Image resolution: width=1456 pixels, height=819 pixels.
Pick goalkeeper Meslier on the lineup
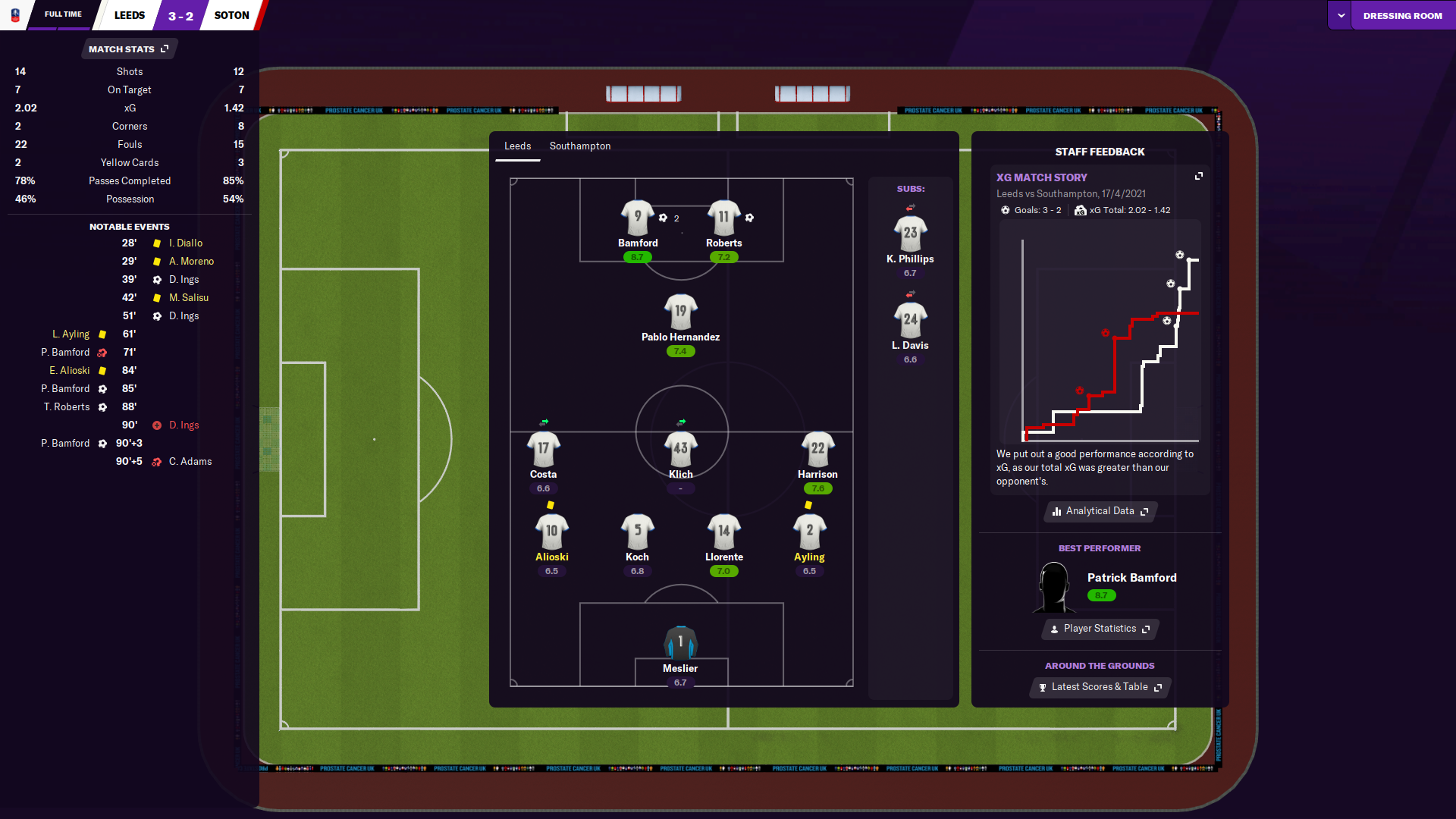click(680, 643)
